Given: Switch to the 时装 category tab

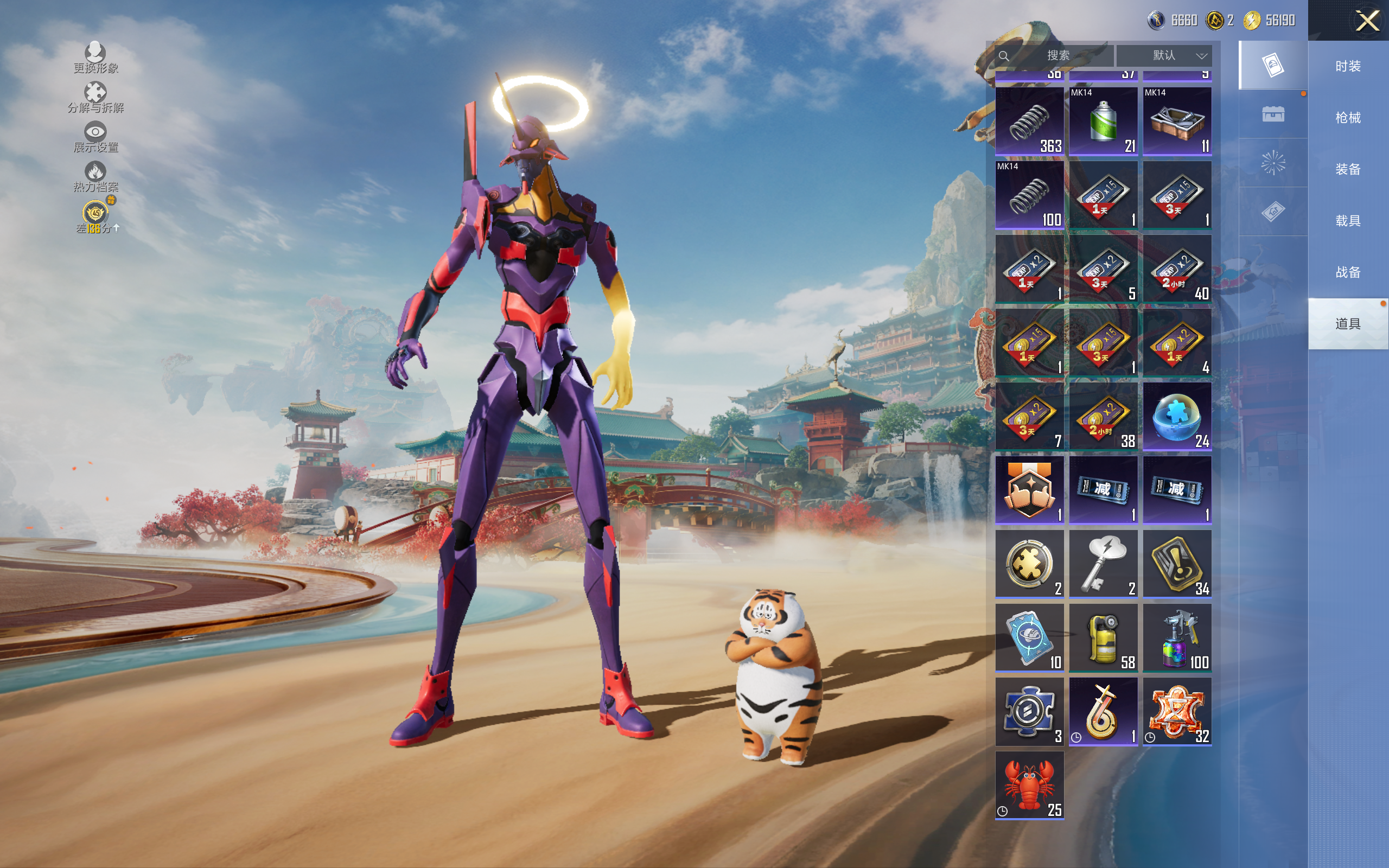Looking at the screenshot, I should pyautogui.click(x=1347, y=66).
